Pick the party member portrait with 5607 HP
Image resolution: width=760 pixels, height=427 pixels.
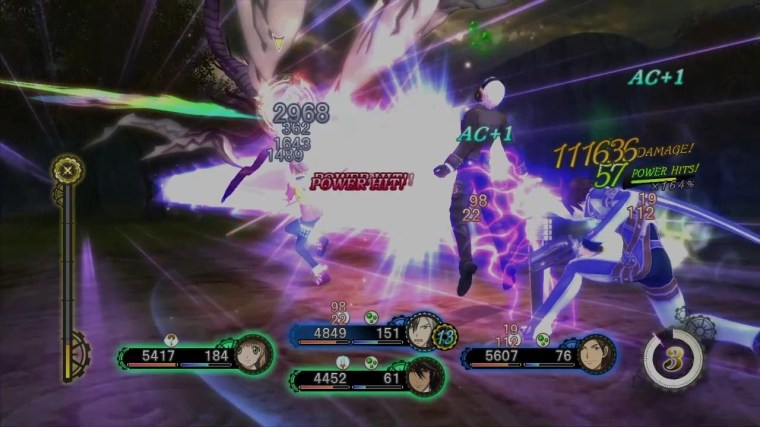pos(595,352)
